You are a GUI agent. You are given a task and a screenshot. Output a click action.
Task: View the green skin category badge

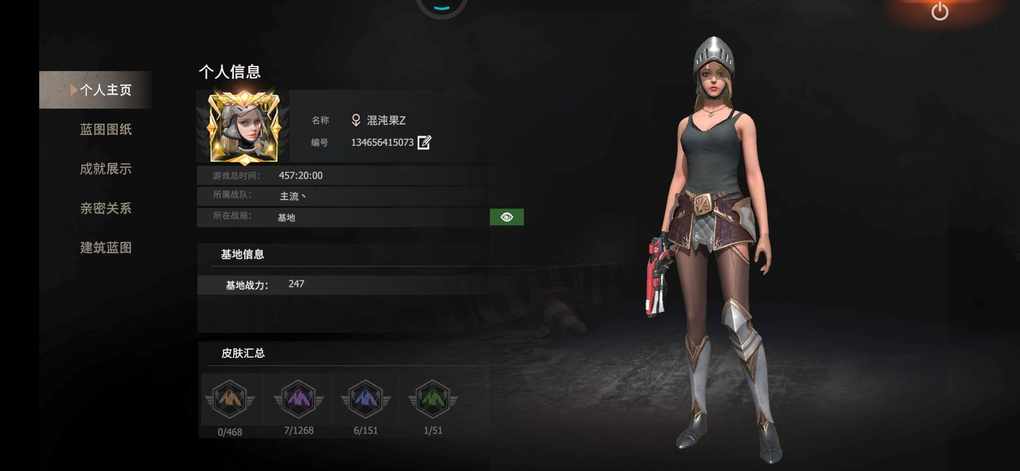point(432,400)
